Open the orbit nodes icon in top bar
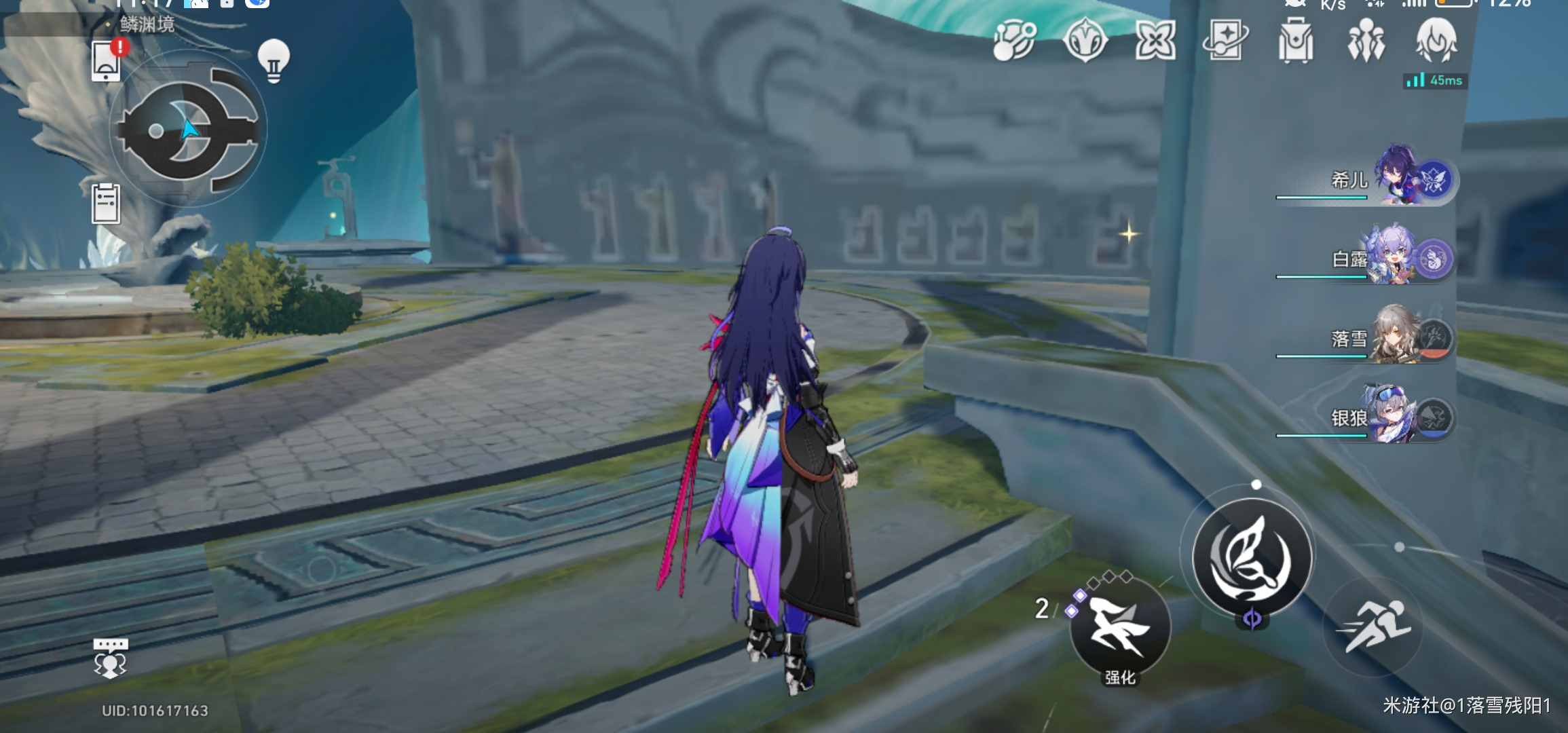This screenshot has height=733, width=1568. [x=1015, y=40]
